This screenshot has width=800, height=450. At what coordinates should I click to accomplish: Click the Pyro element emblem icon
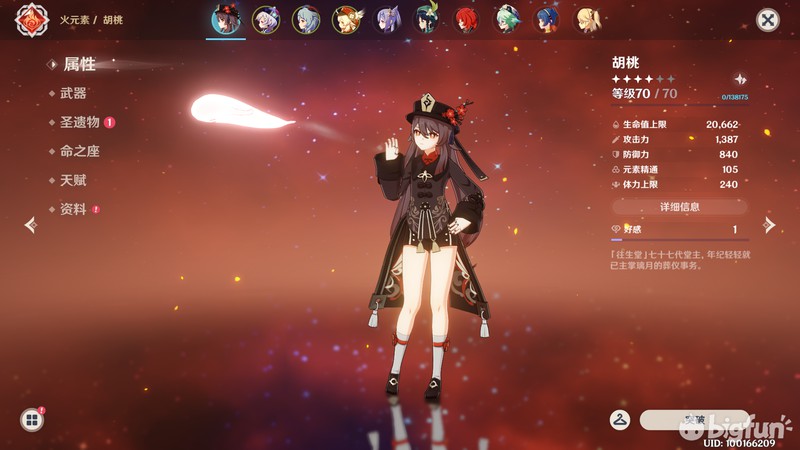tap(31, 20)
